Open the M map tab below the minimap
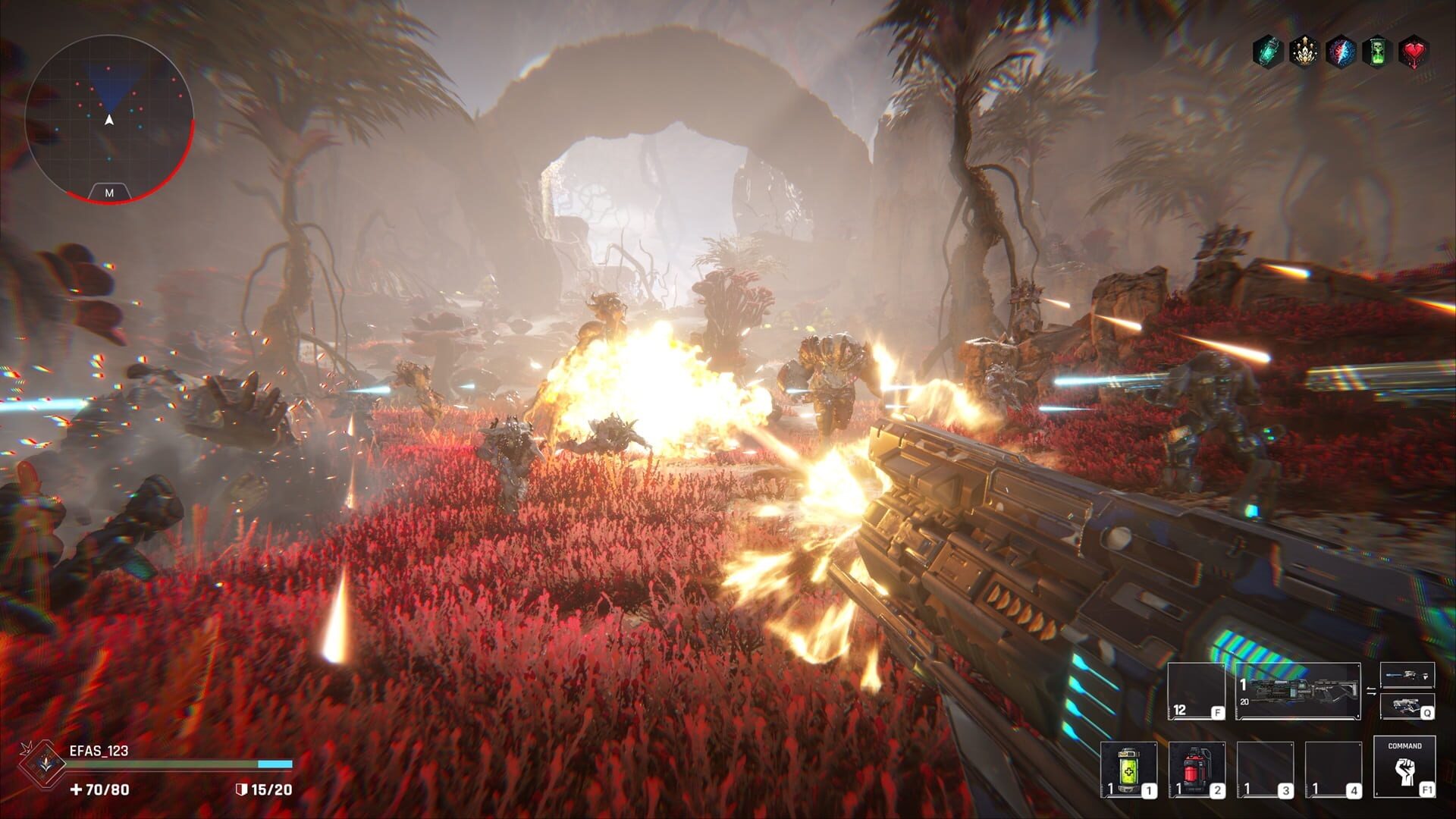The height and width of the screenshot is (819, 1456). (x=110, y=193)
